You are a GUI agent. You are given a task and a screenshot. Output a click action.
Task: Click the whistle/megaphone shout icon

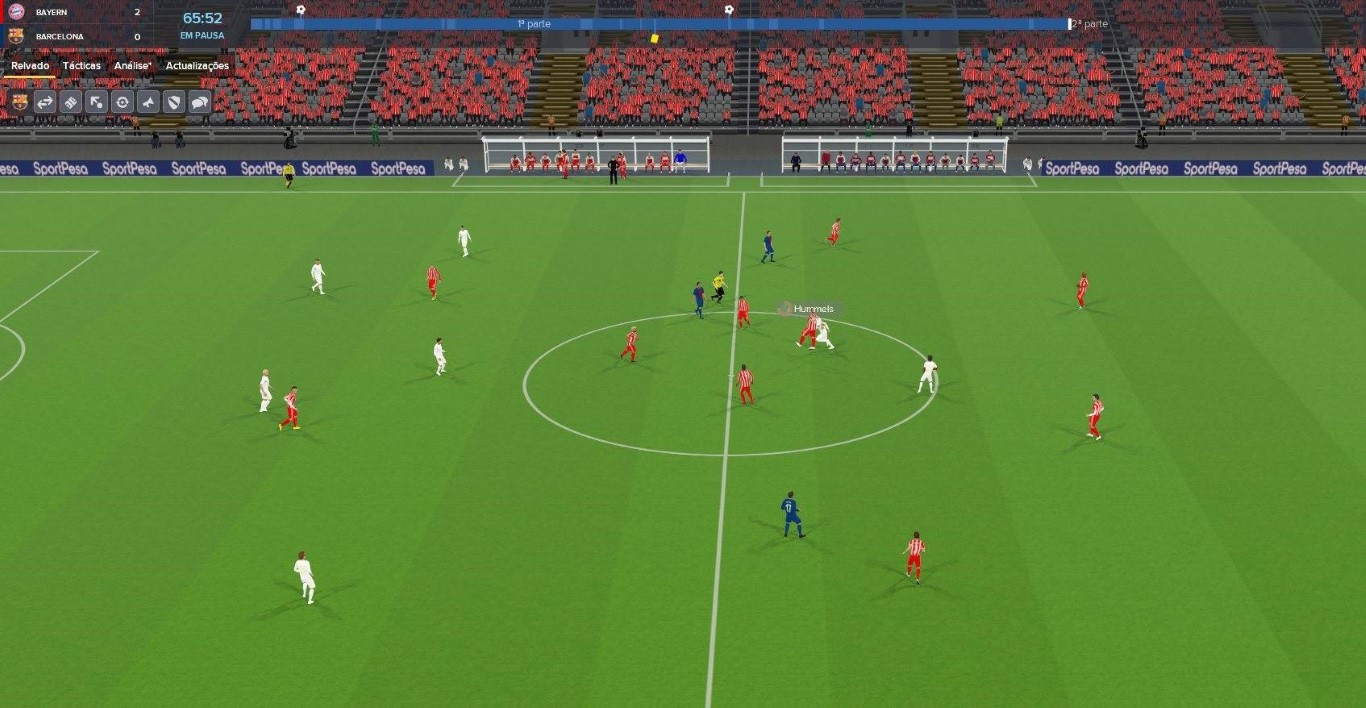click(148, 102)
